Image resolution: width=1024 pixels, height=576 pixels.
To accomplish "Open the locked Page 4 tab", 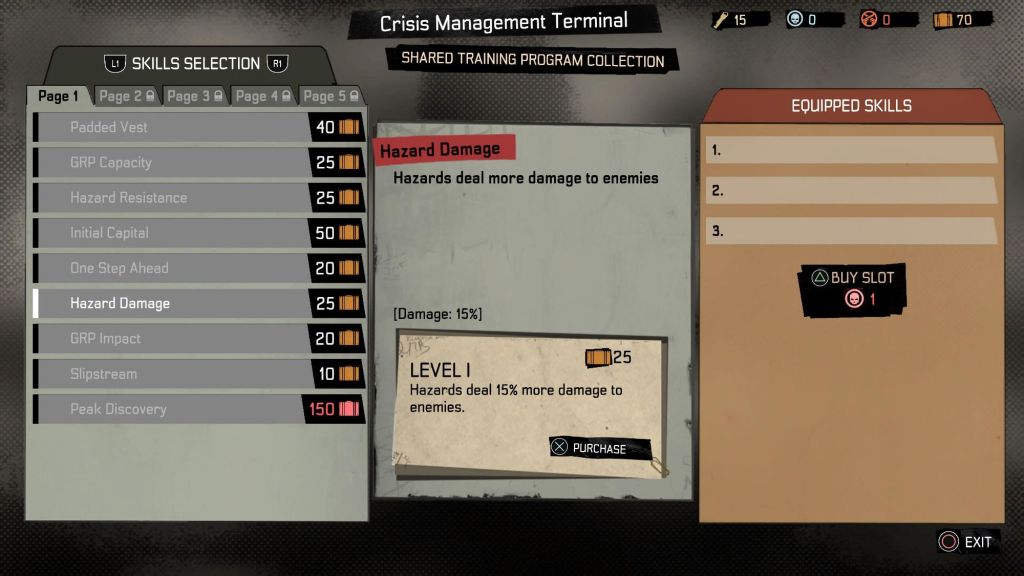I will pyautogui.click(x=264, y=96).
